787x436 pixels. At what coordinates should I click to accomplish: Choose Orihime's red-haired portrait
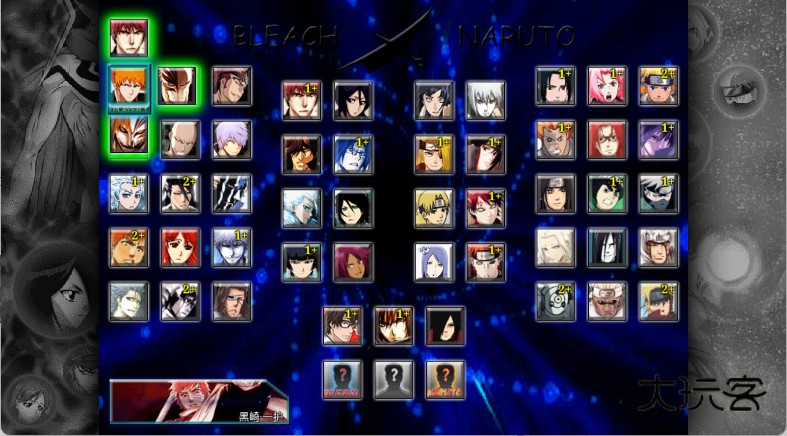181,247
